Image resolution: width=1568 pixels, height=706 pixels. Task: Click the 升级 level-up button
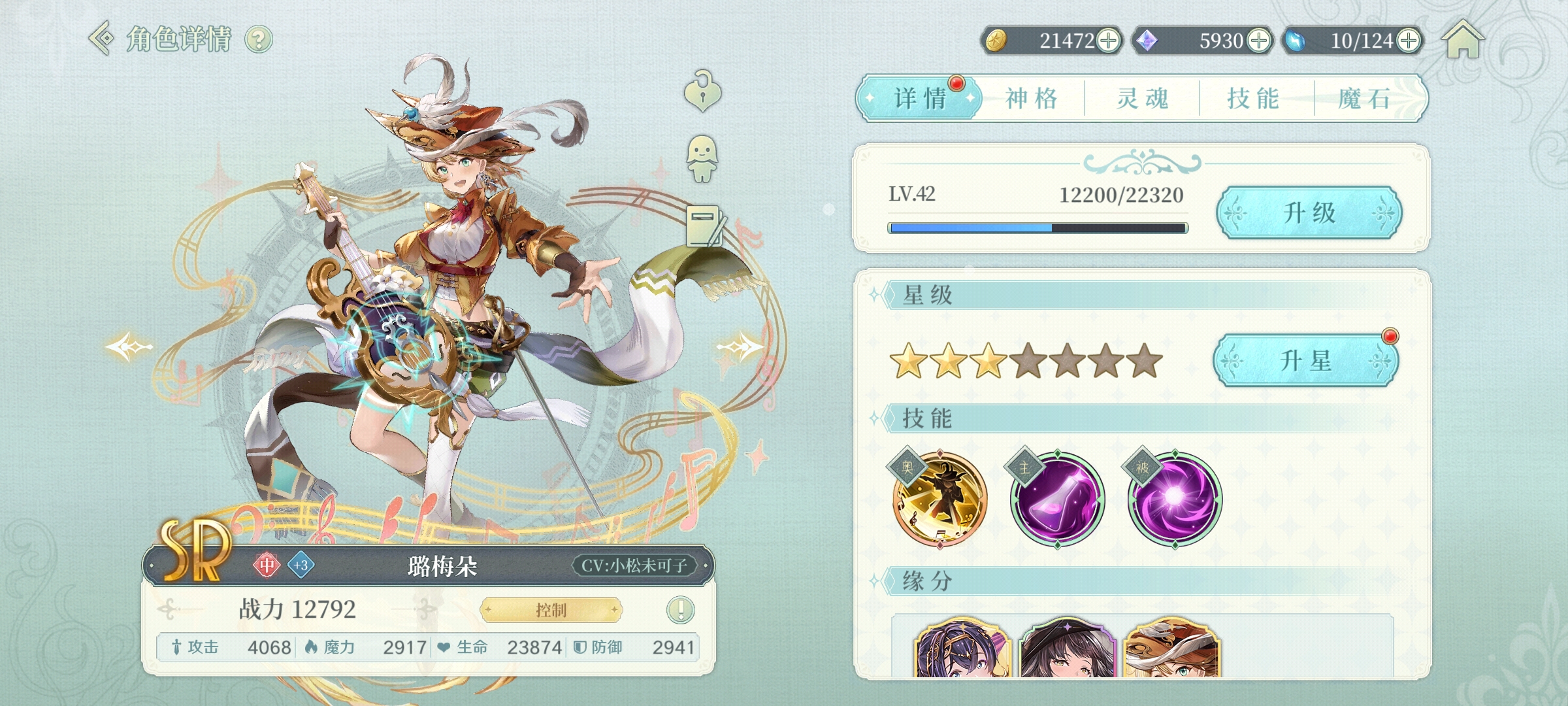pyautogui.click(x=1309, y=213)
